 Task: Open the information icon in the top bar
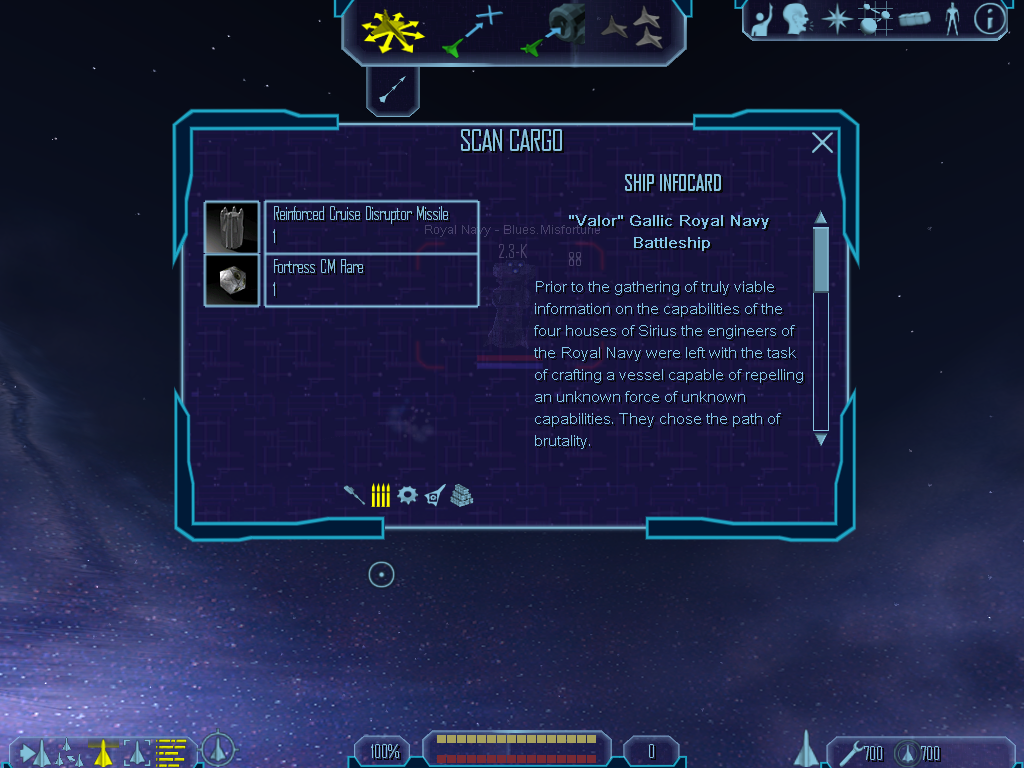[x=988, y=18]
